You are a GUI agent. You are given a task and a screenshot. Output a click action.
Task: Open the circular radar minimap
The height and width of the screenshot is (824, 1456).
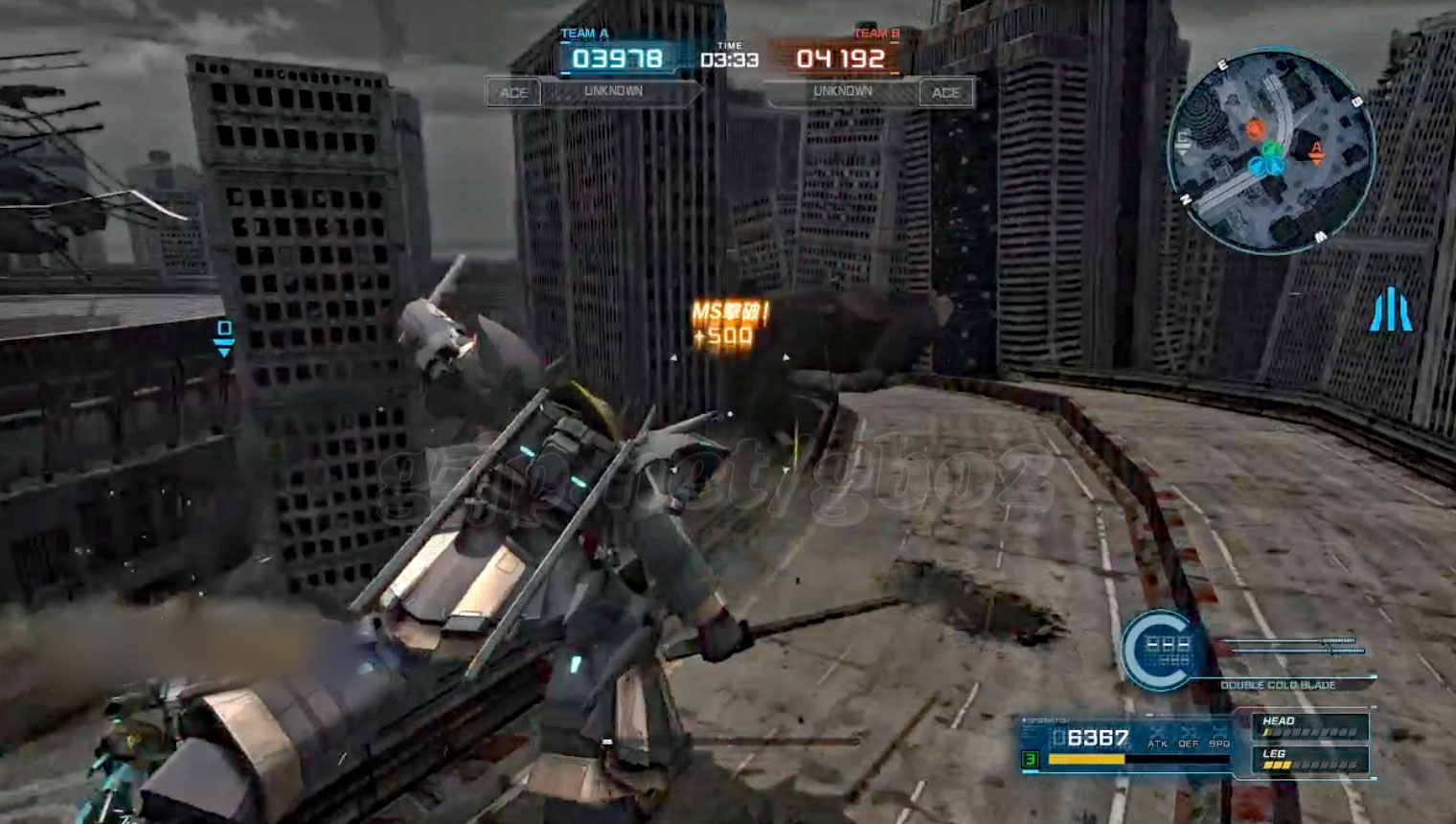tap(1270, 153)
